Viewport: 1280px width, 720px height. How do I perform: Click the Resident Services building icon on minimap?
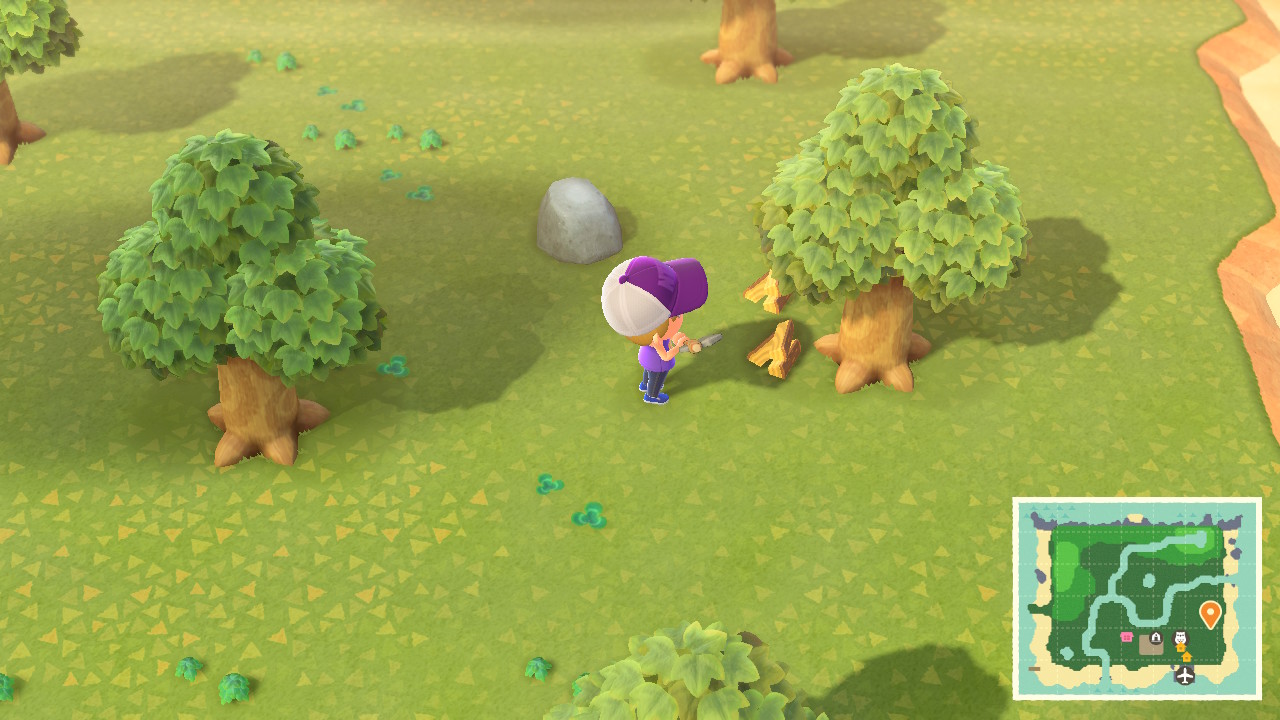coord(1156,637)
